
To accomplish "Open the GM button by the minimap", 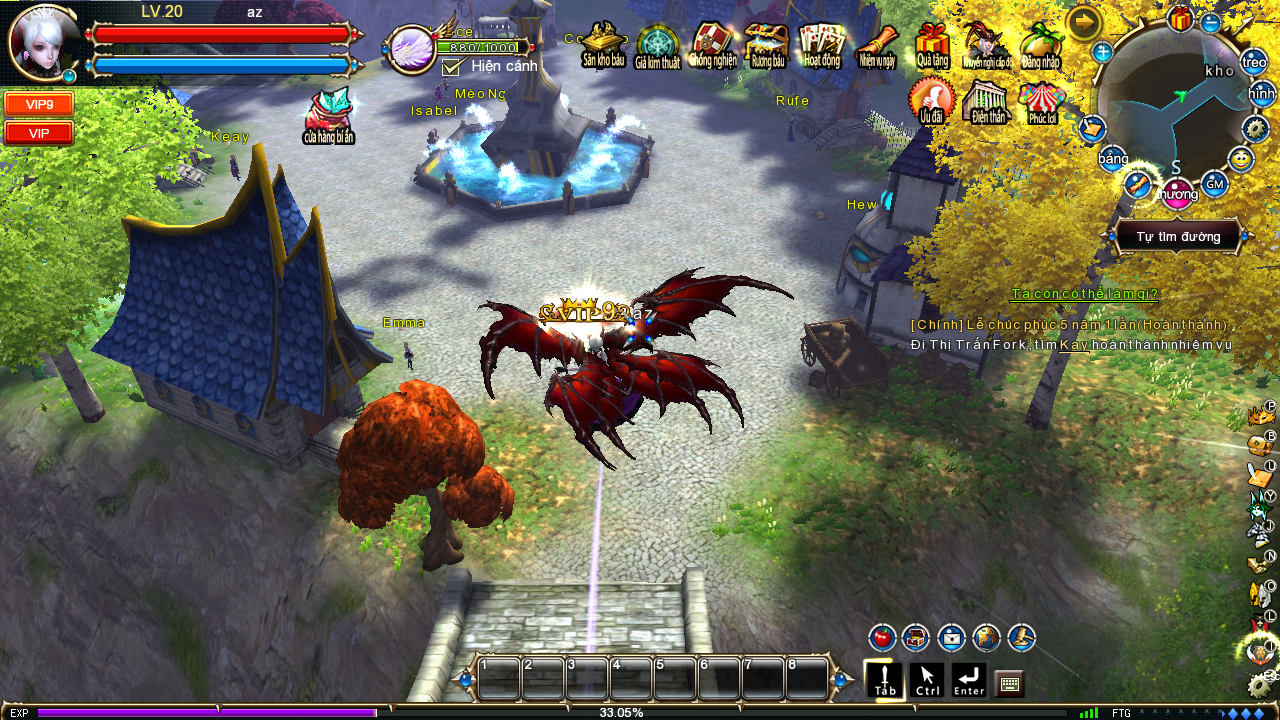I will tap(1214, 184).
